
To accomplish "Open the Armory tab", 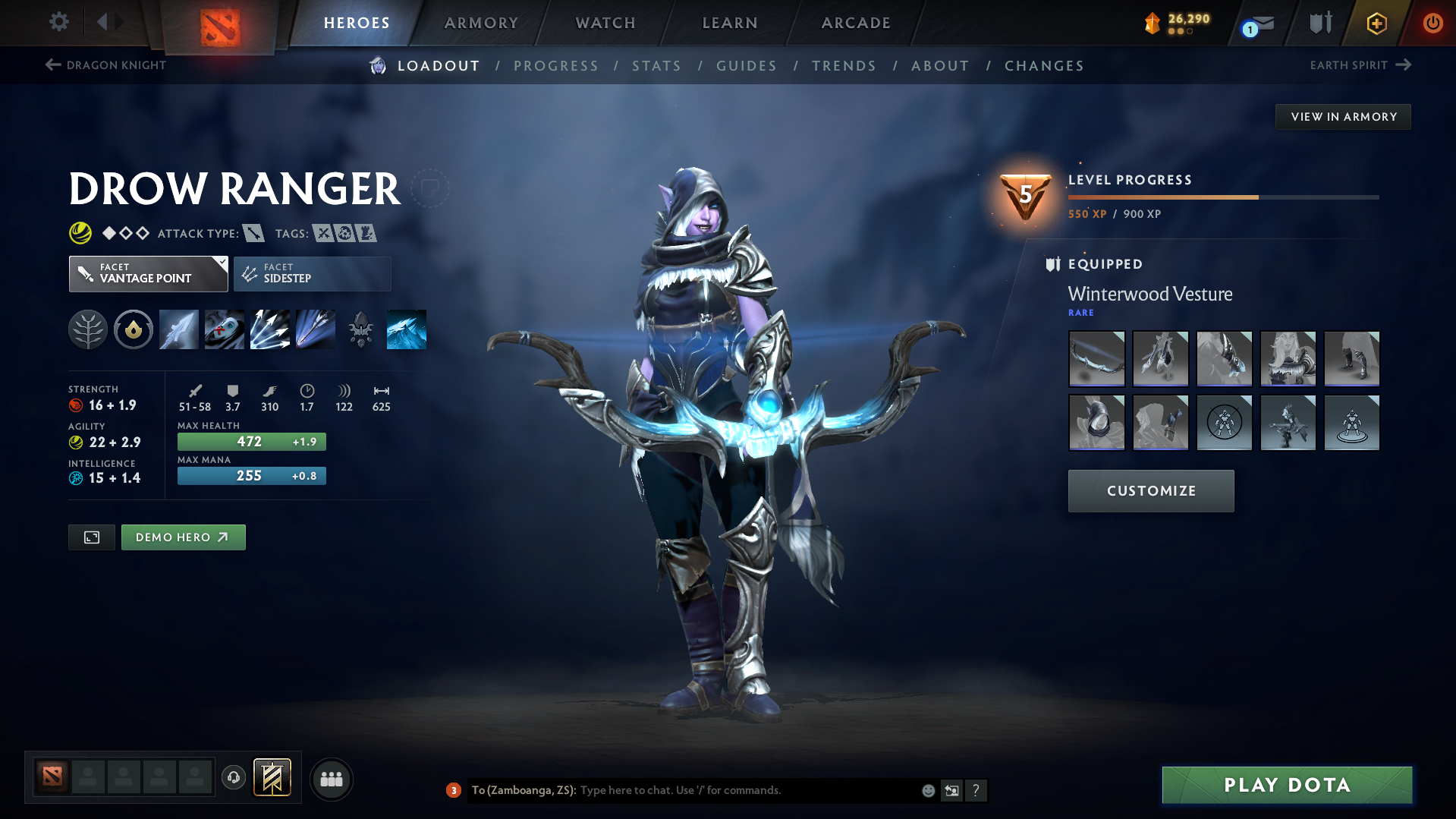I will 481,23.
